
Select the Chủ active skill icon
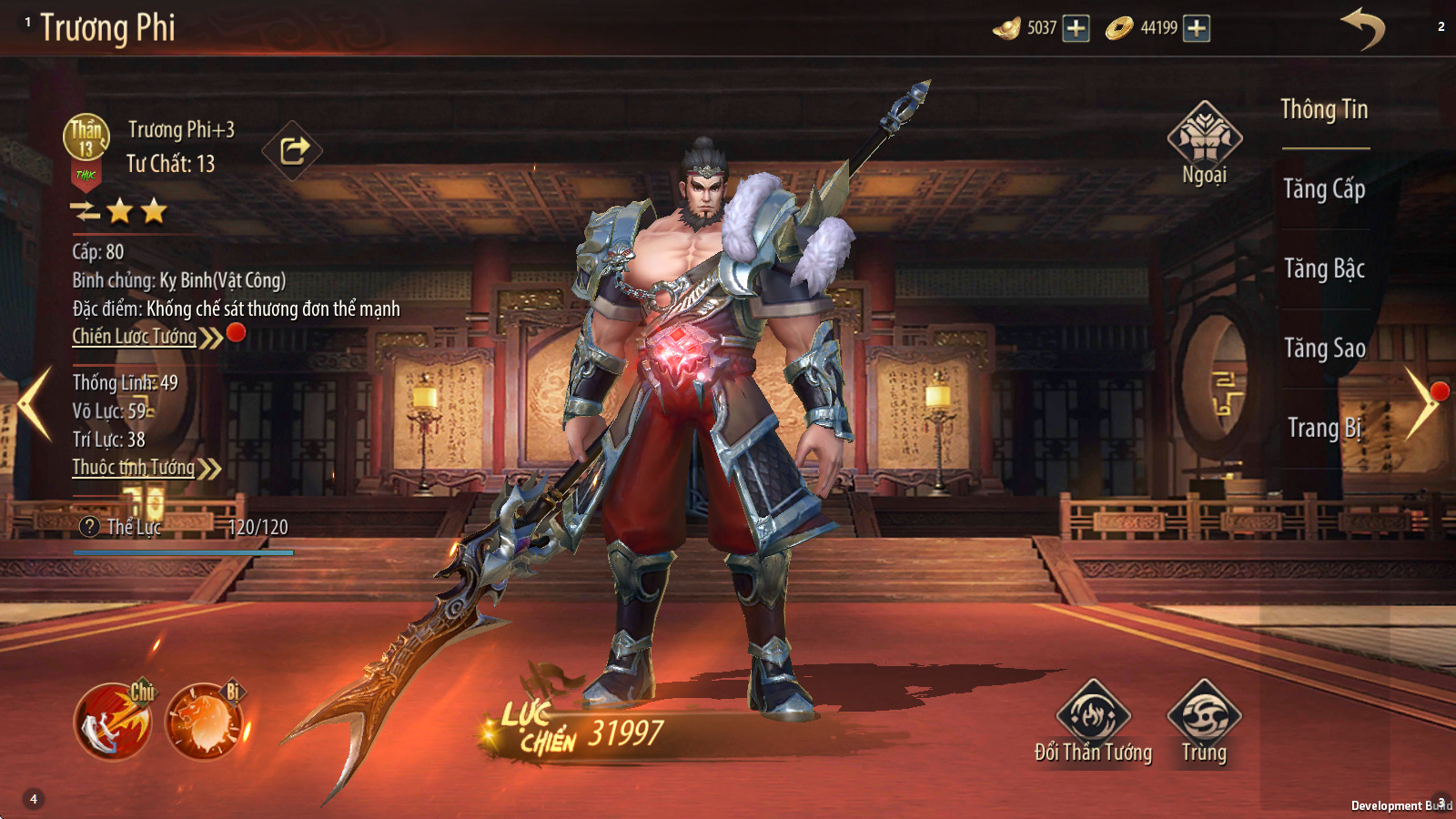[113, 722]
